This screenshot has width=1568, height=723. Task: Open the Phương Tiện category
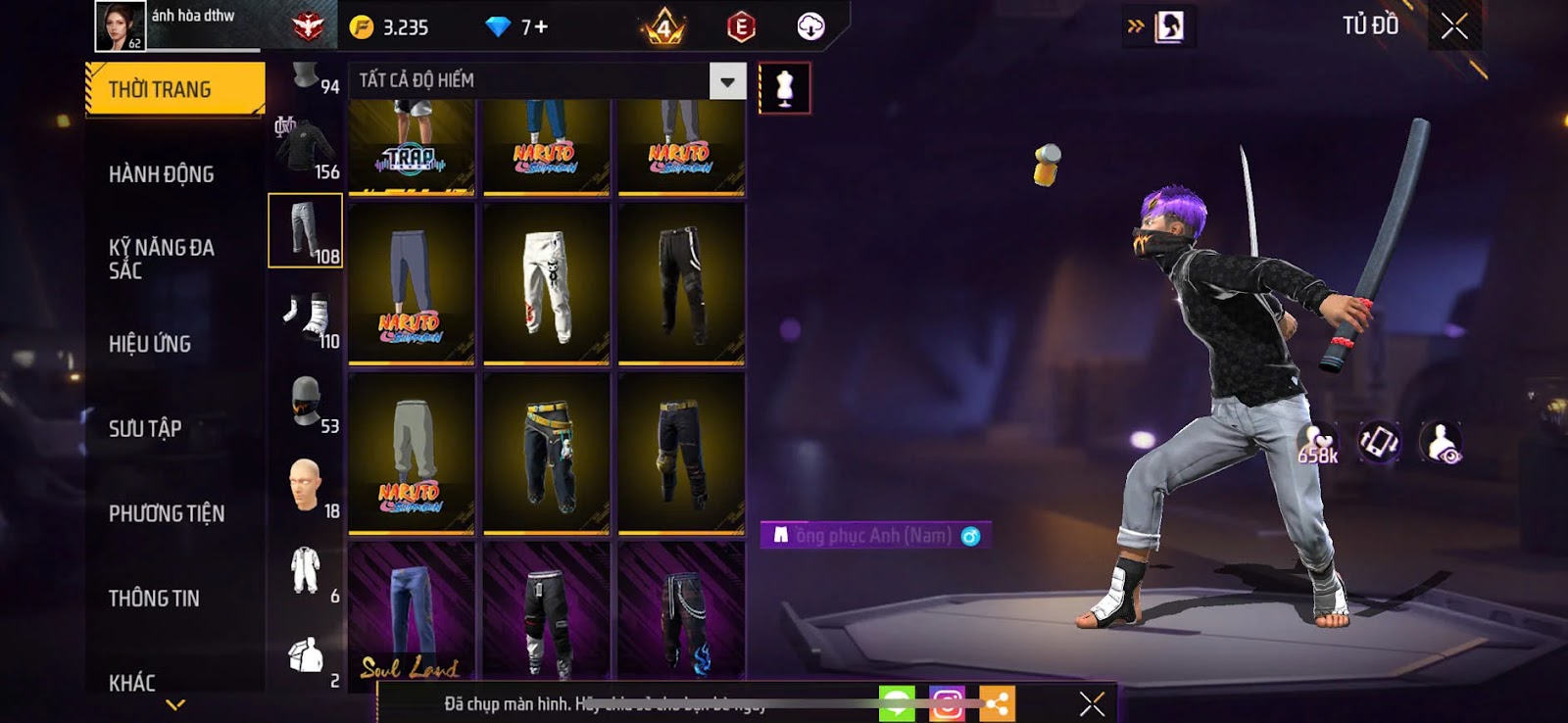pyautogui.click(x=167, y=513)
